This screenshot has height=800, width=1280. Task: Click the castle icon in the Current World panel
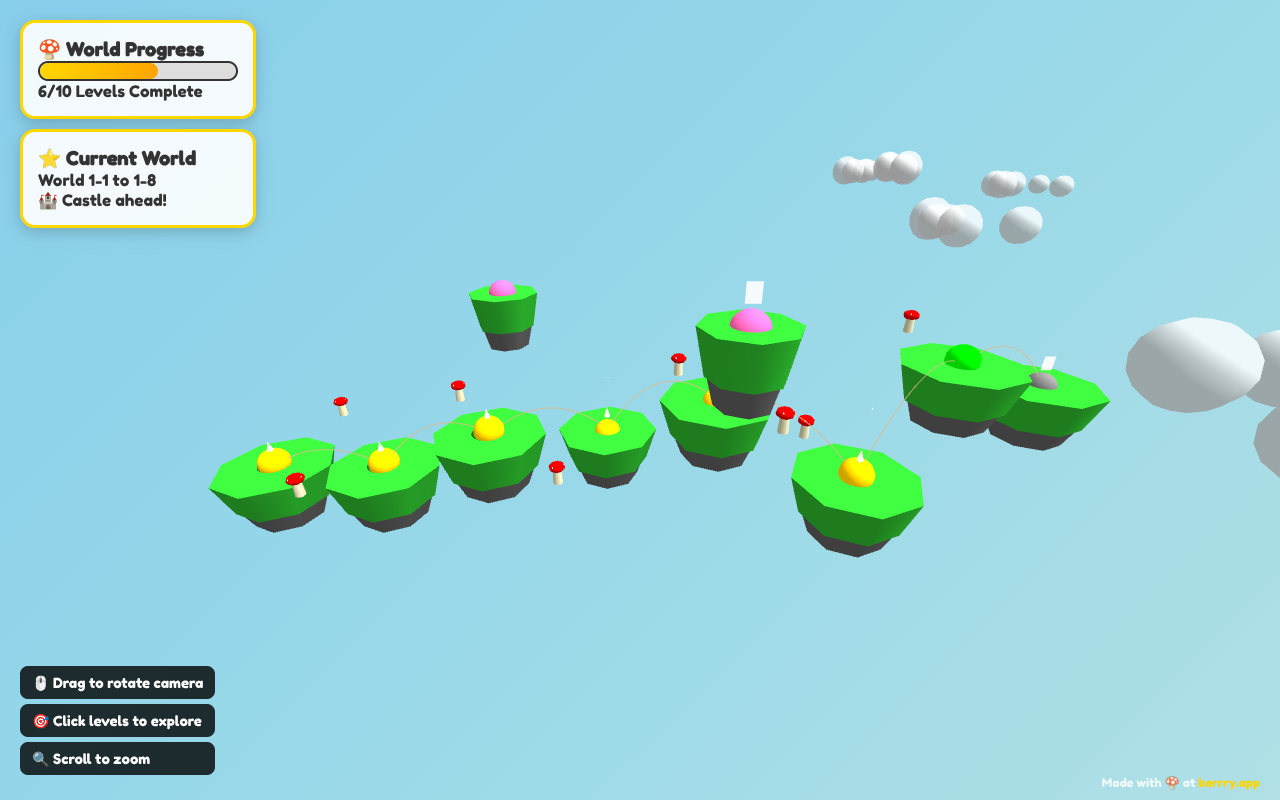coord(45,200)
